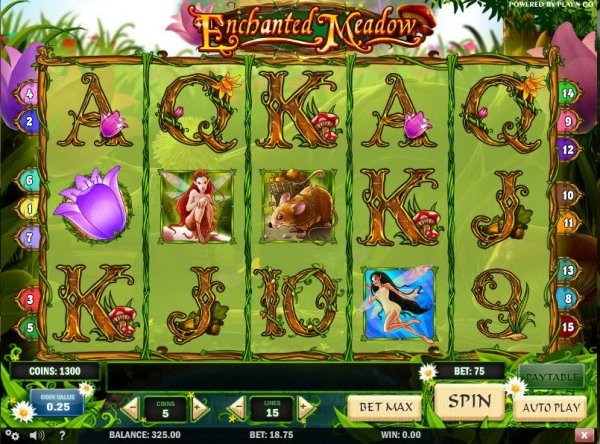Select payline marker 12
This screenshot has width=600, height=444.
(x=567, y=147)
